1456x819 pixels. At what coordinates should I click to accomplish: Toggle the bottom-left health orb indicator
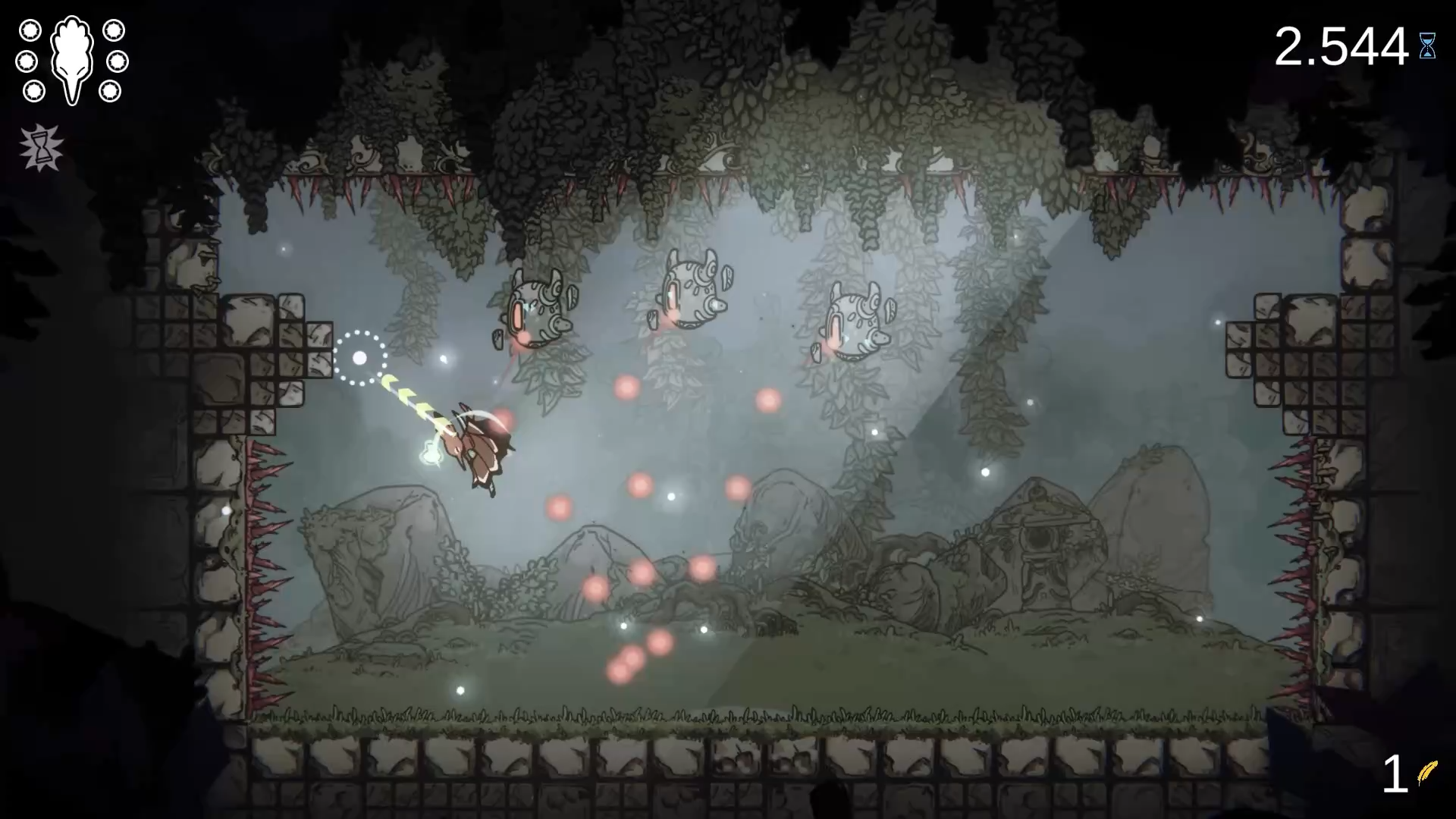[34, 93]
